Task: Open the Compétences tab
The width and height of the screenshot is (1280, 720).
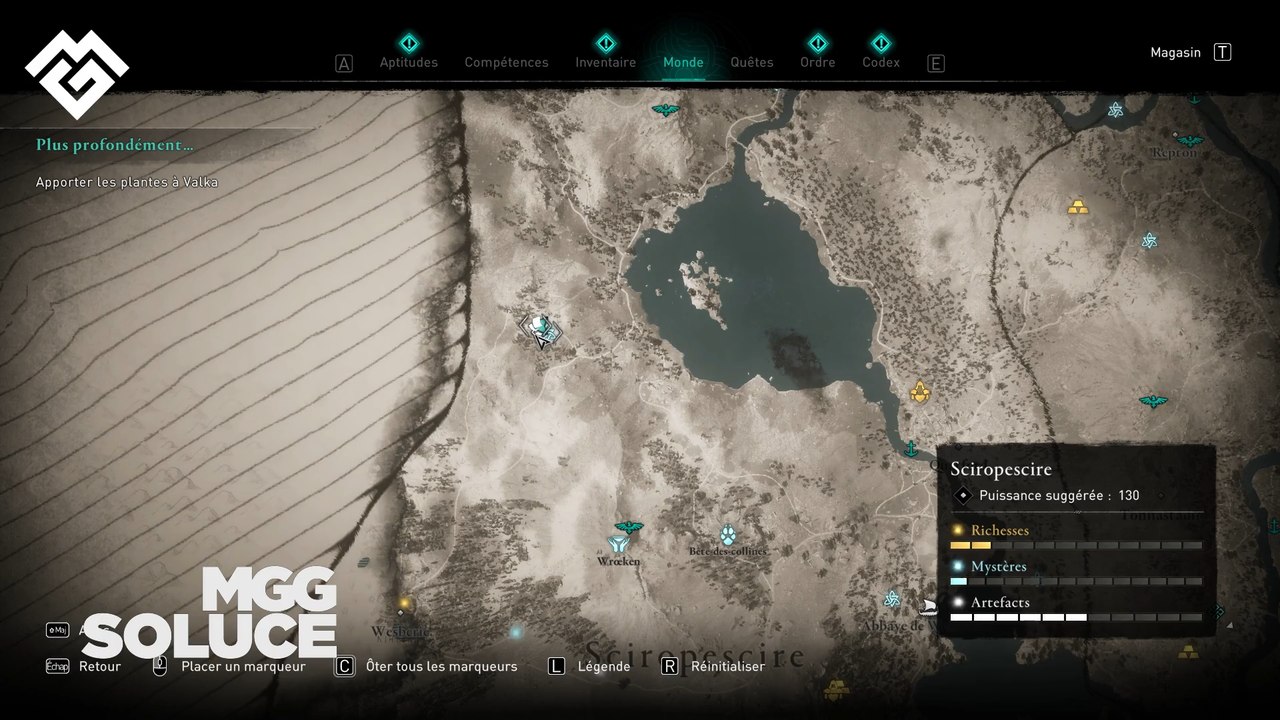Action: pyautogui.click(x=506, y=62)
